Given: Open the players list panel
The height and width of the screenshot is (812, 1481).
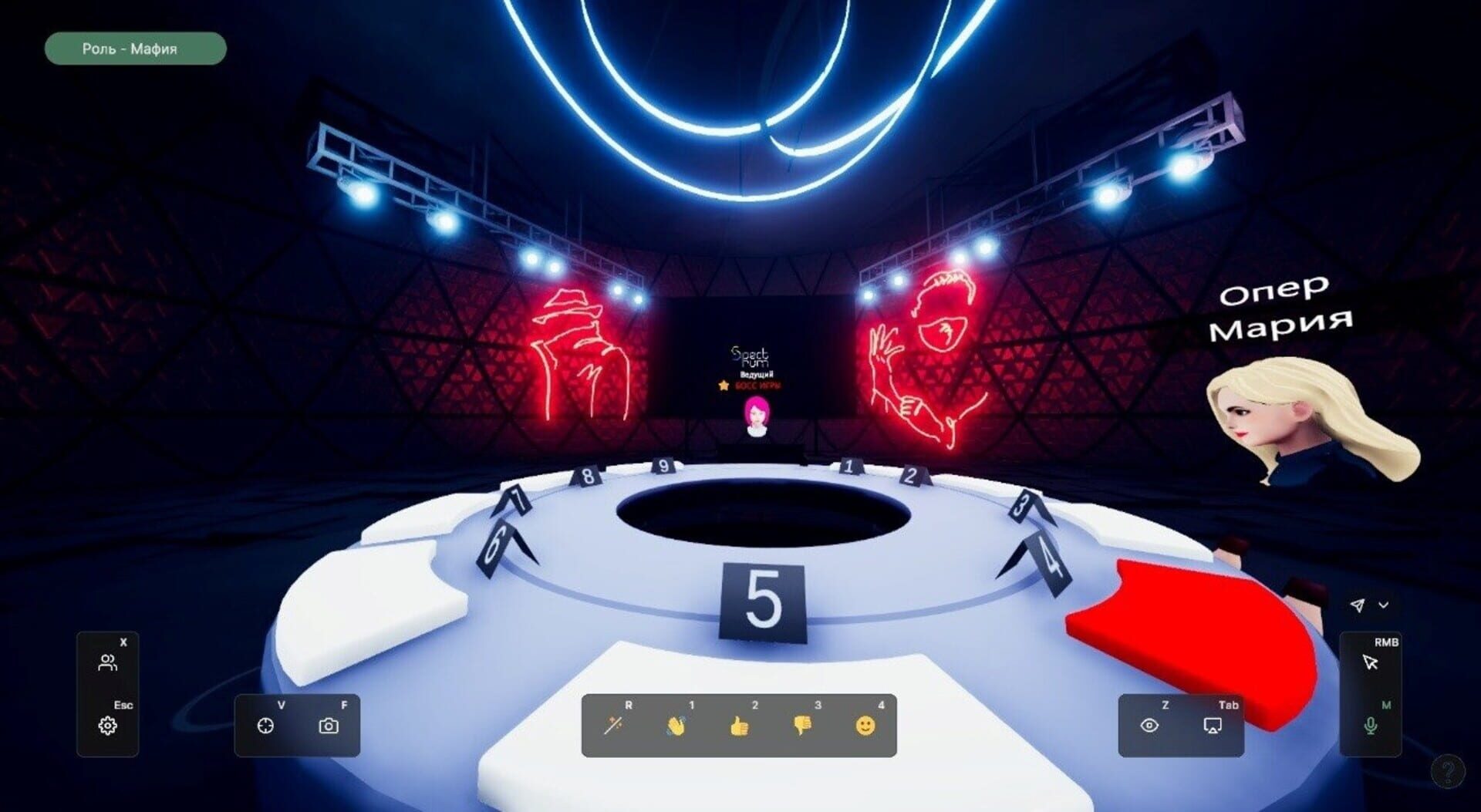Looking at the screenshot, I should click(x=108, y=662).
